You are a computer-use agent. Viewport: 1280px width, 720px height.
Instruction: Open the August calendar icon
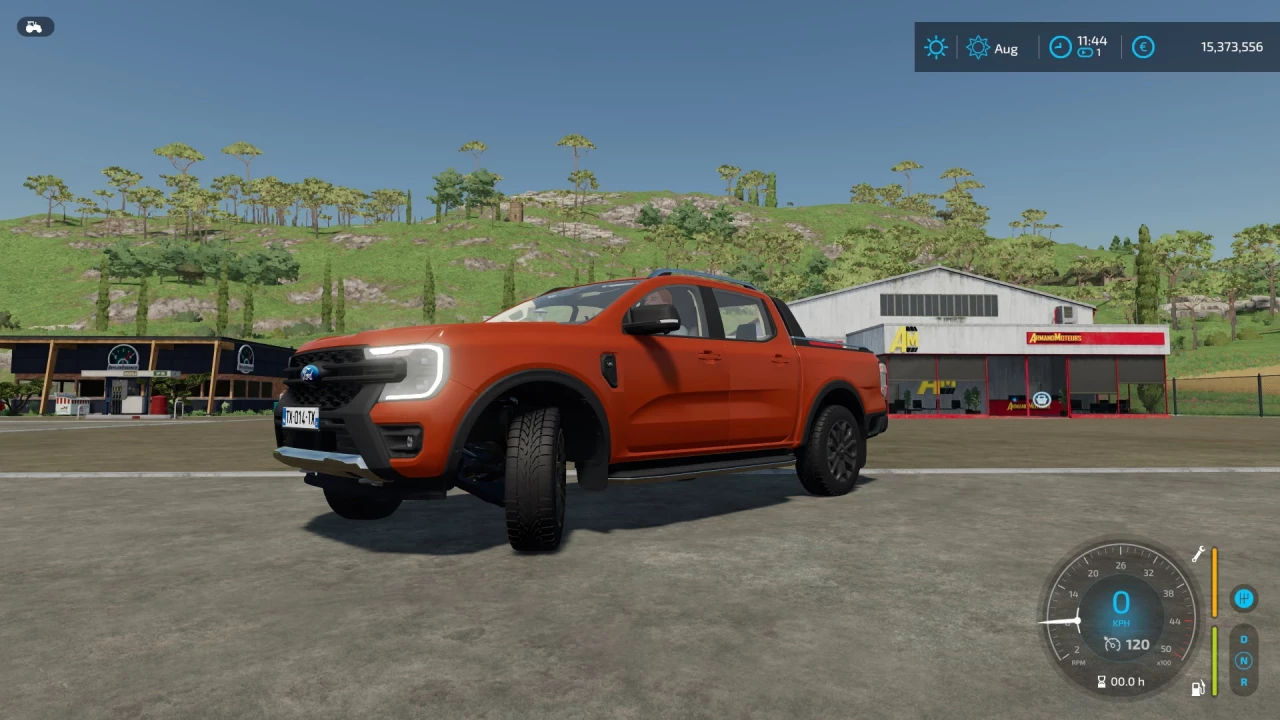978,47
